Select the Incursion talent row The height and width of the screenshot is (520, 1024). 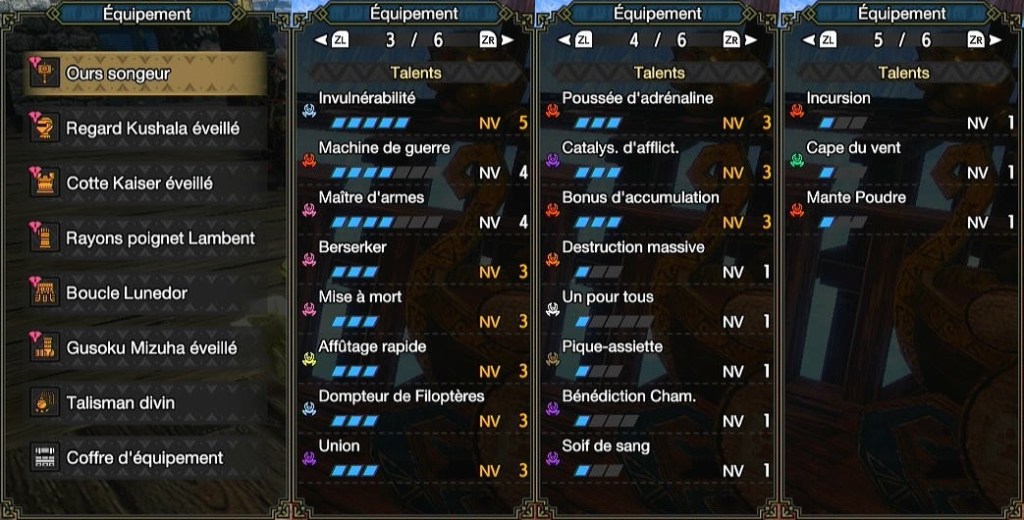coord(902,110)
